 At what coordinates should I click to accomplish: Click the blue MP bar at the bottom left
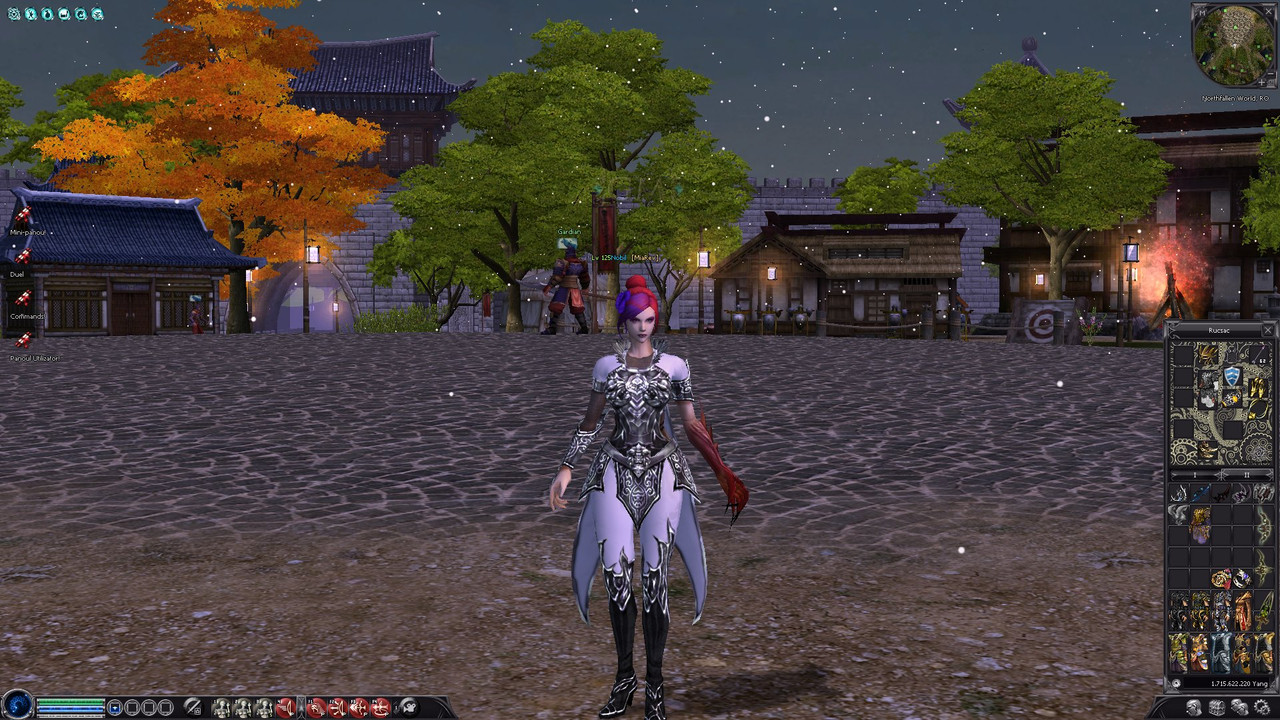70,708
